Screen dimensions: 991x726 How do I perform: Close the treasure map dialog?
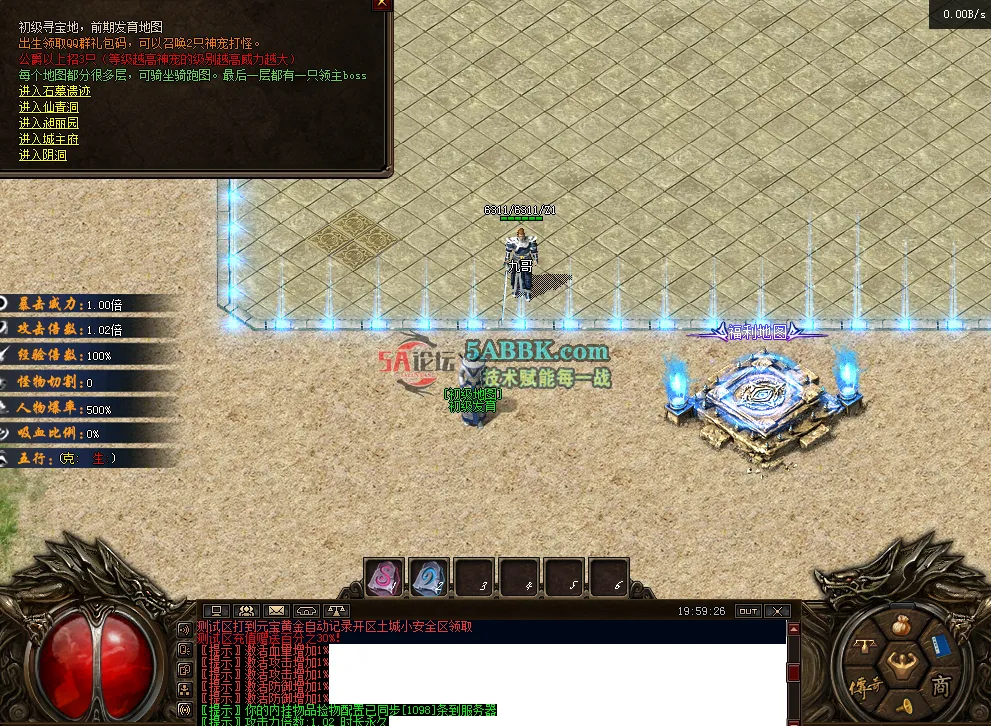point(381,4)
